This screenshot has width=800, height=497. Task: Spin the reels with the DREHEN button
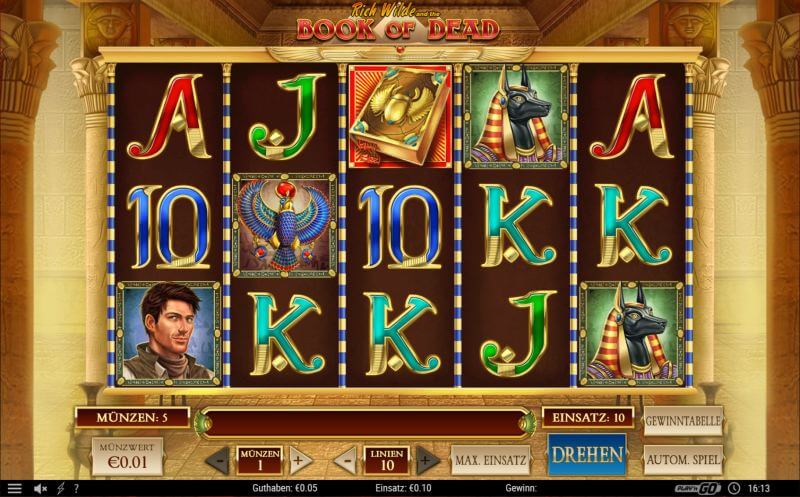pos(587,456)
